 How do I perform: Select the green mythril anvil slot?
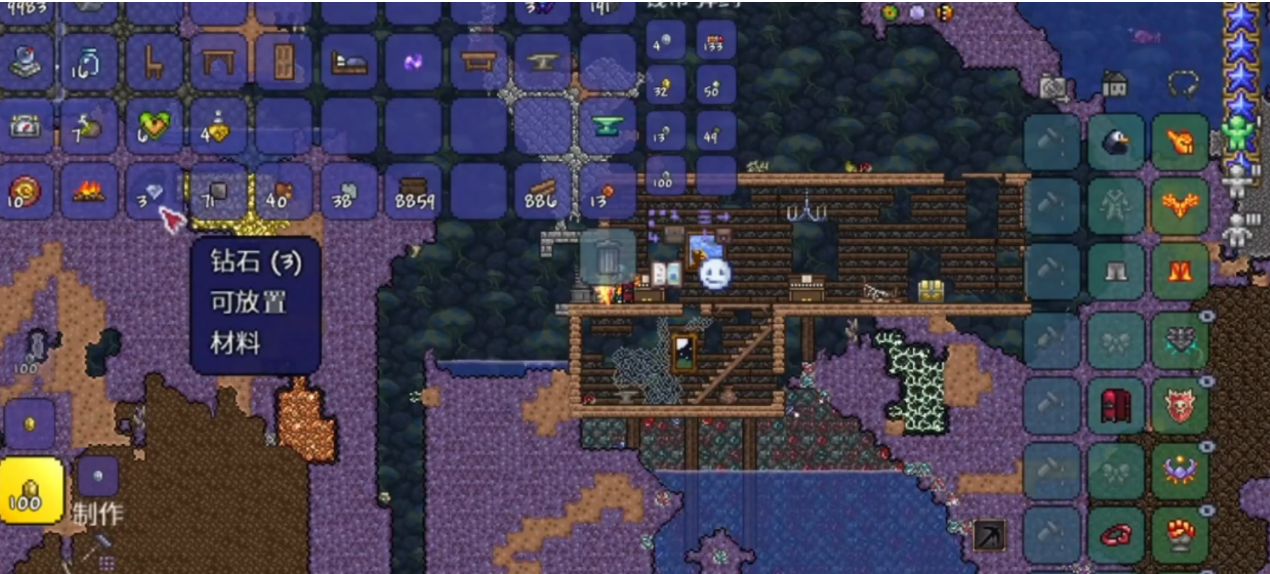tap(607, 127)
